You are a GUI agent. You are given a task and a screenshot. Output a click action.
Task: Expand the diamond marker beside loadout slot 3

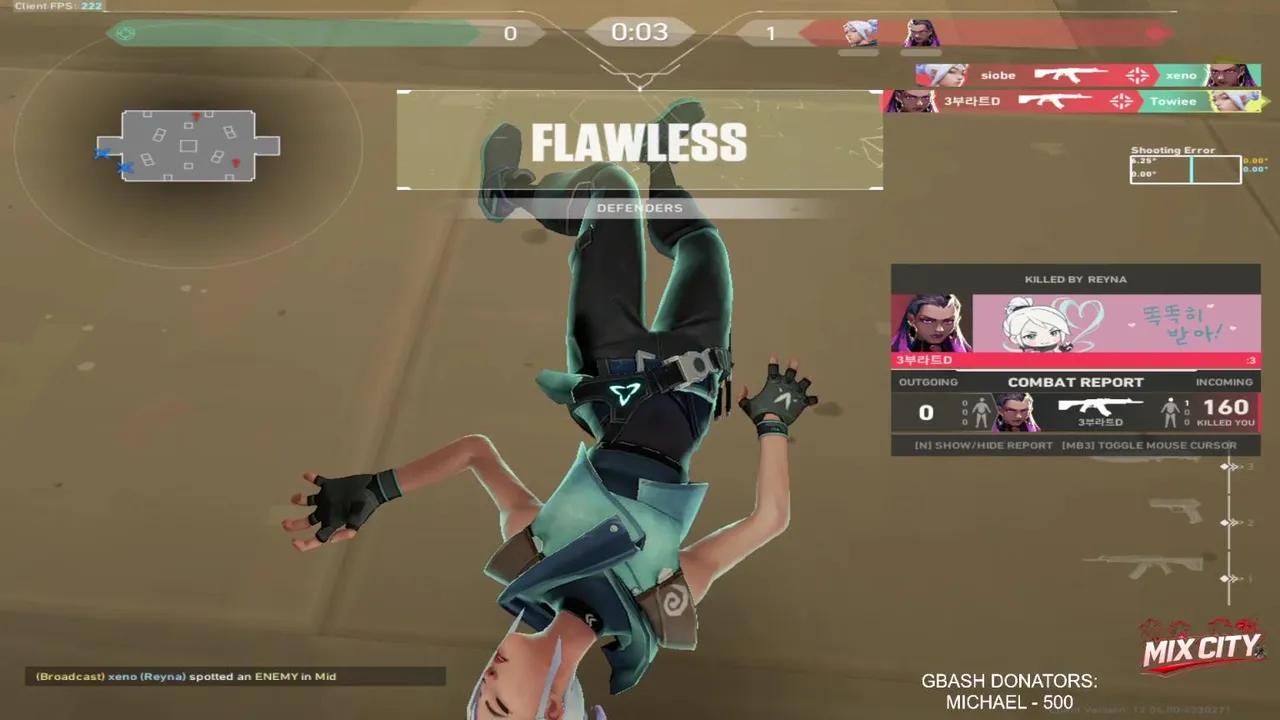(1224, 466)
